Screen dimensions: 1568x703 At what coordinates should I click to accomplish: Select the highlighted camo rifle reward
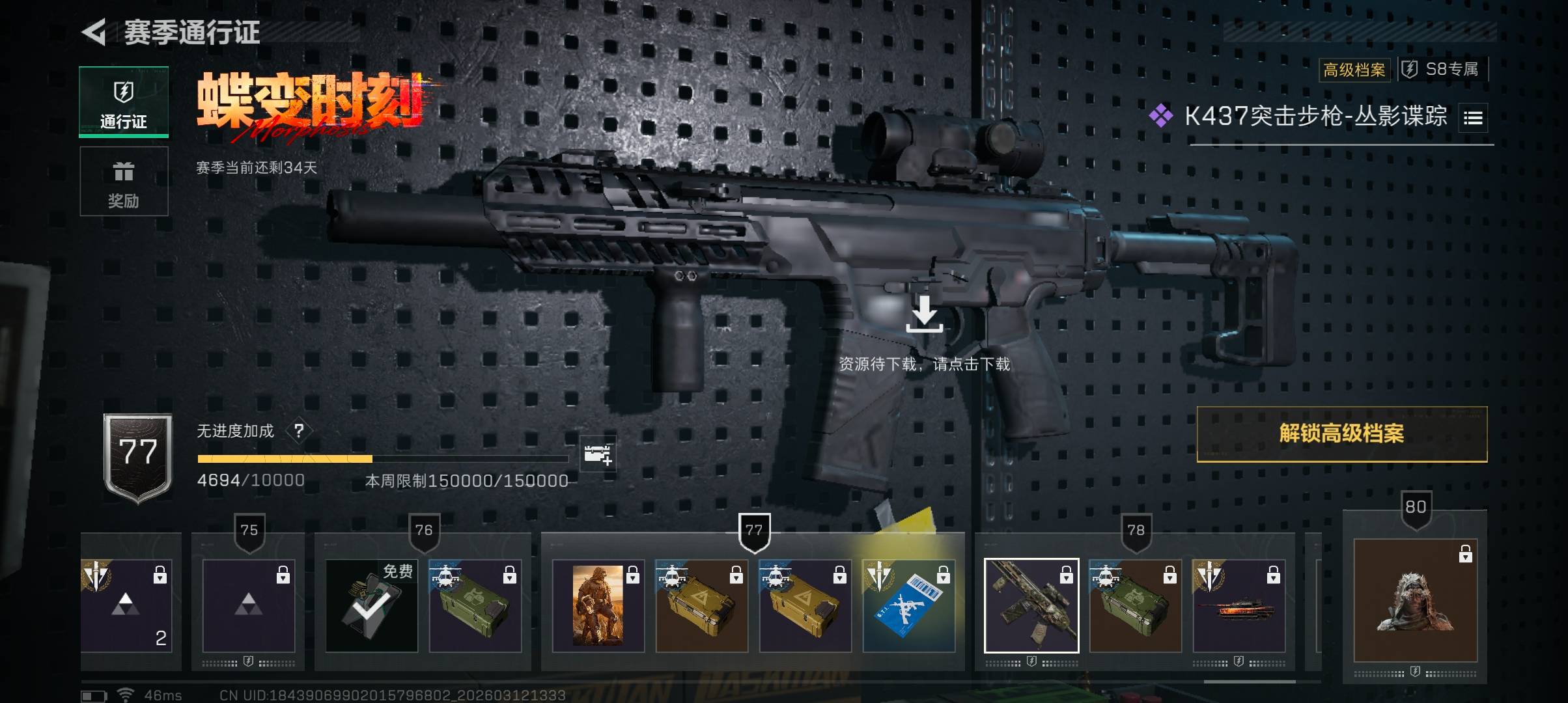[1031, 605]
